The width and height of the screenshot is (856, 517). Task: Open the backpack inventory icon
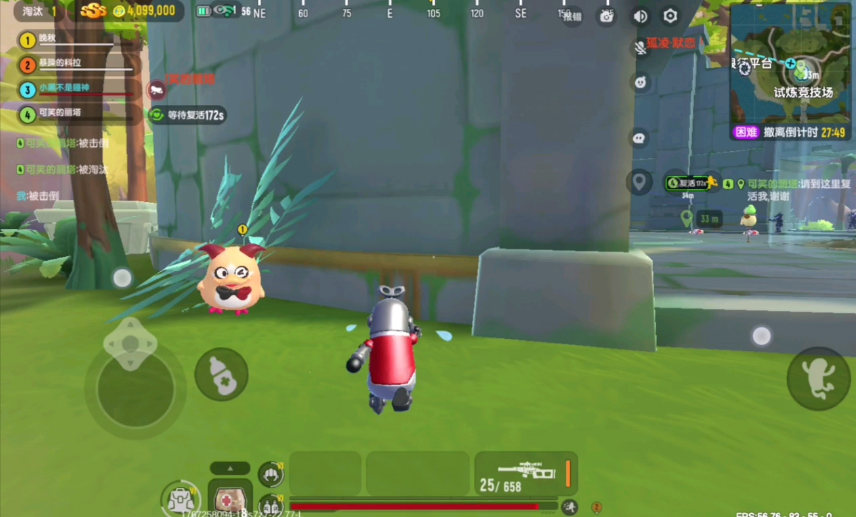click(x=181, y=498)
